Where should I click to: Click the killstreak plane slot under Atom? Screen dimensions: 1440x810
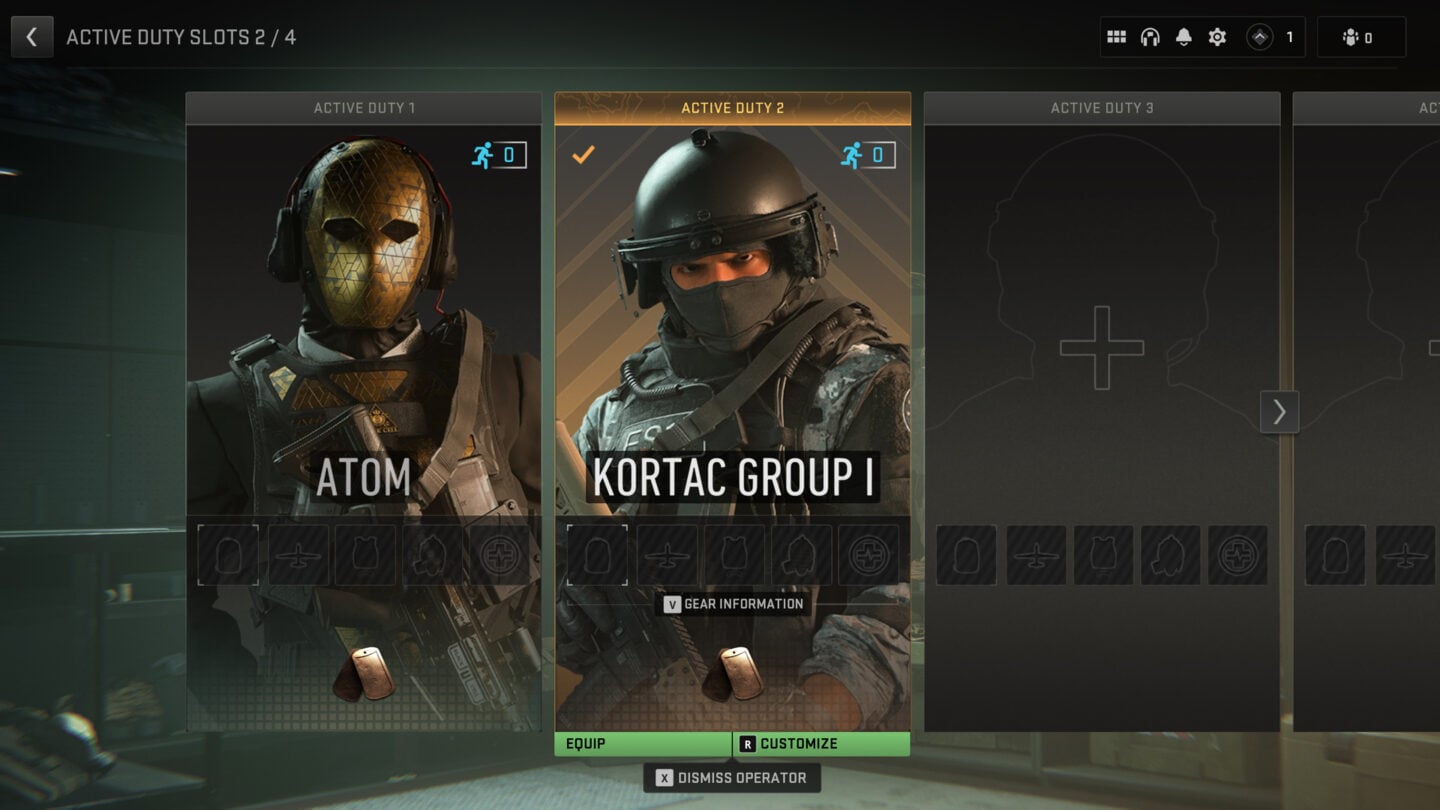click(x=296, y=554)
